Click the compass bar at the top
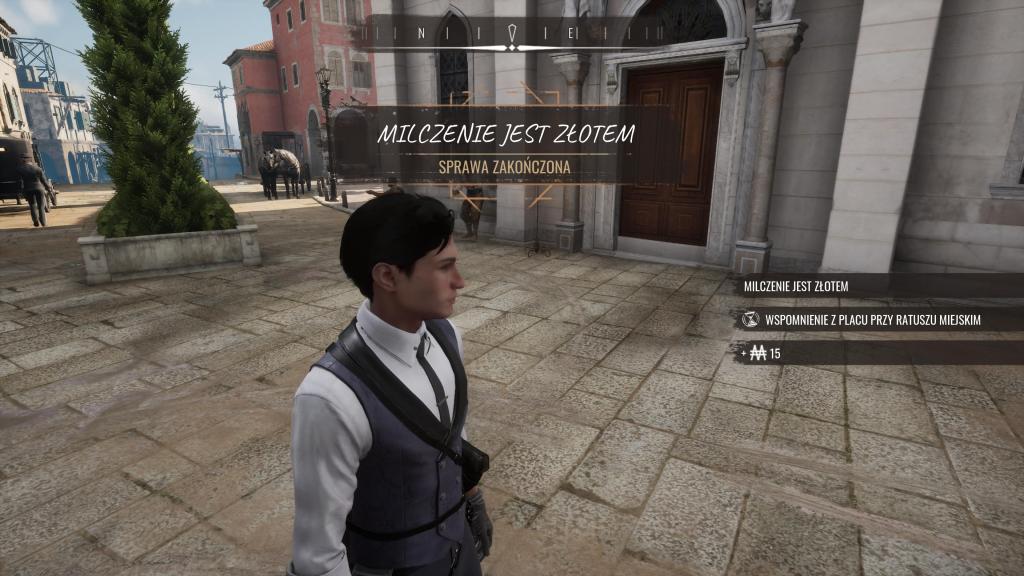Screen dimensions: 1024x576 [x=510, y=33]
